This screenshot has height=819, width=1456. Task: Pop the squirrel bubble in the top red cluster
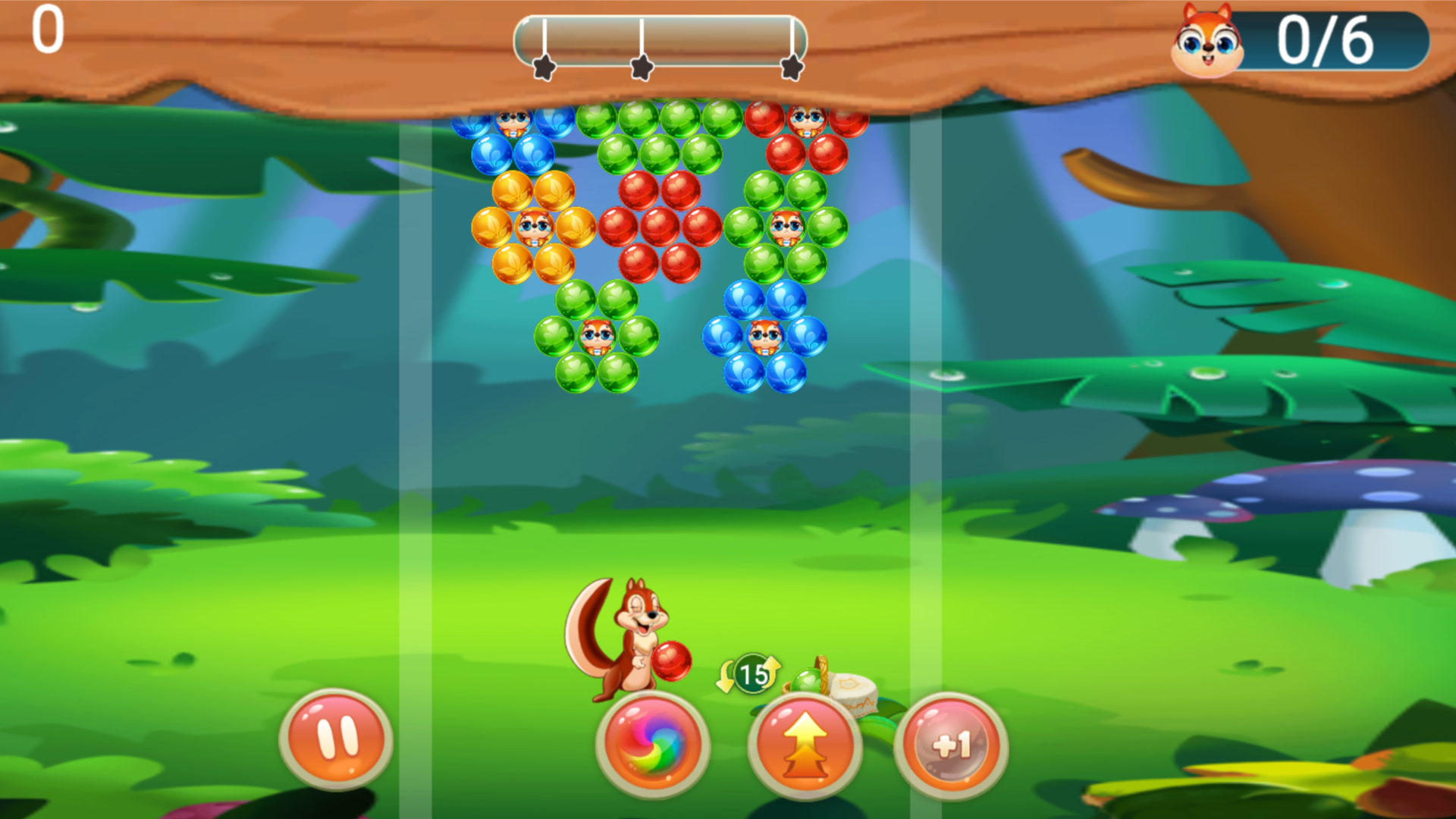click(808, 121)
